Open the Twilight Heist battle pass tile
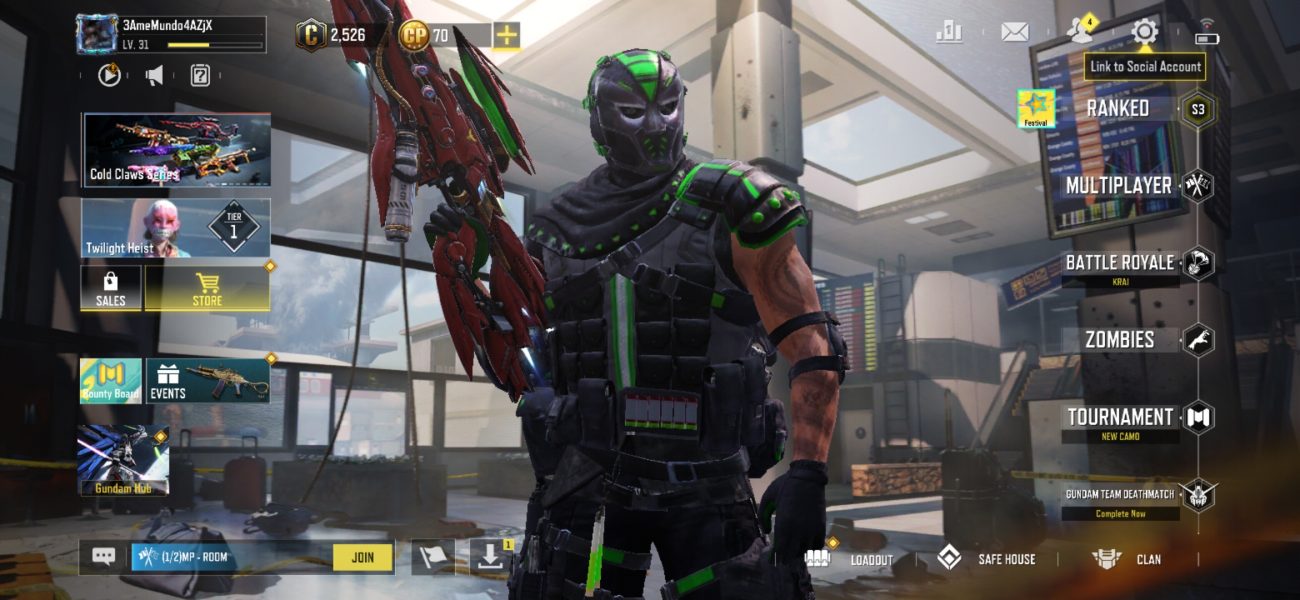This screenshot has height=600, width=1300. coord(176,228)
